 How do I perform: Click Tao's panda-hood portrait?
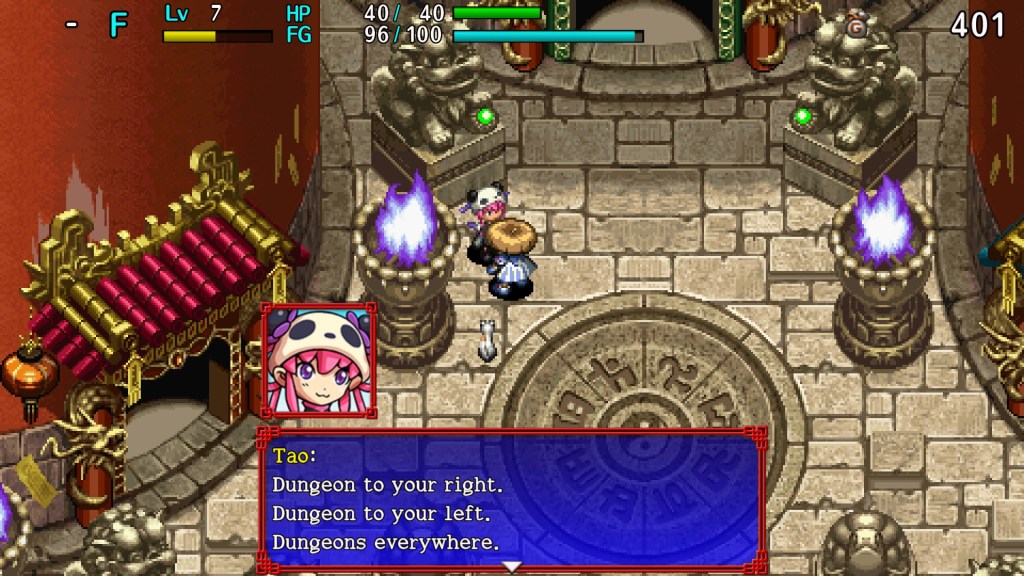point(318,361)
